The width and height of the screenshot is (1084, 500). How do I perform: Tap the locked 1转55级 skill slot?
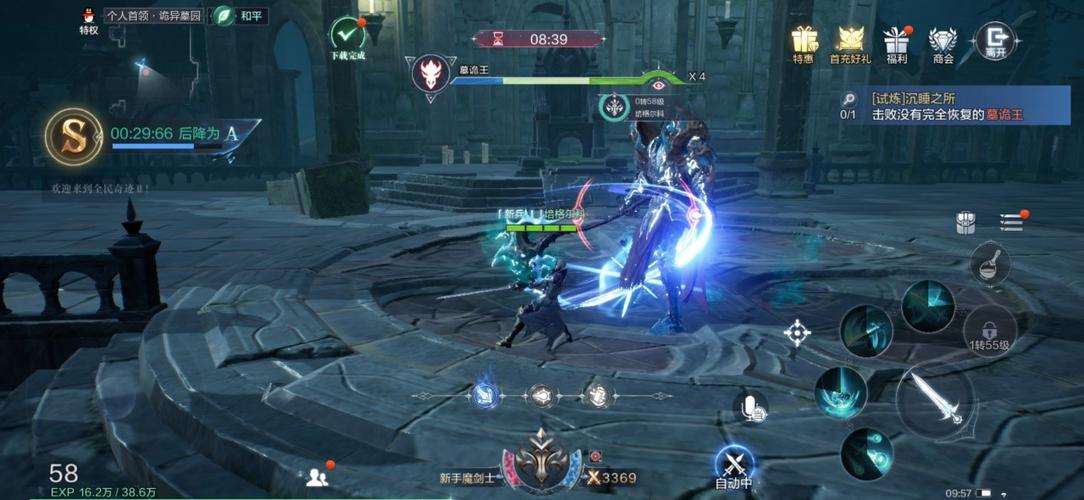[990, 330]
